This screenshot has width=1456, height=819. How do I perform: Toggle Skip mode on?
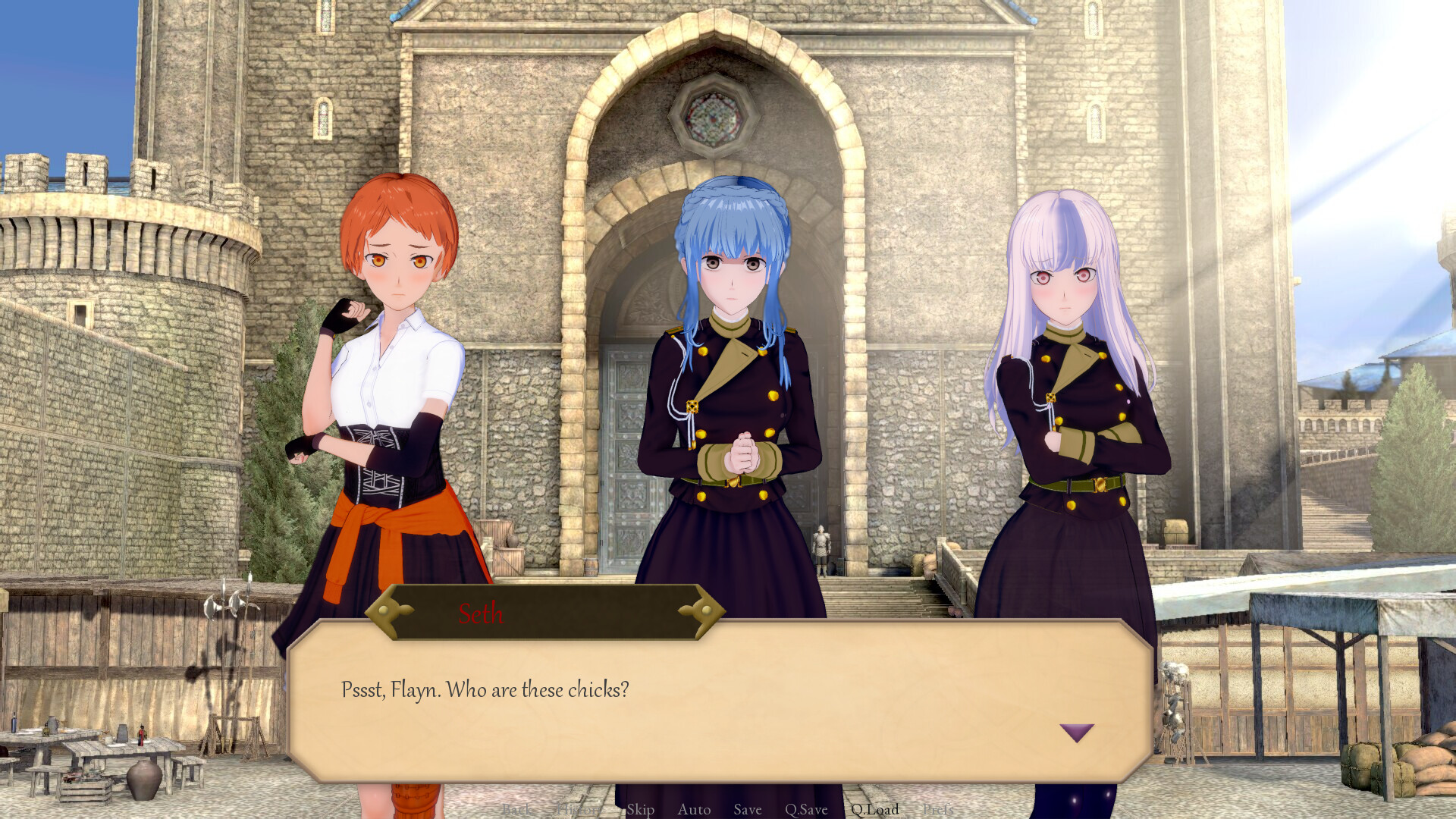(639, 810)
